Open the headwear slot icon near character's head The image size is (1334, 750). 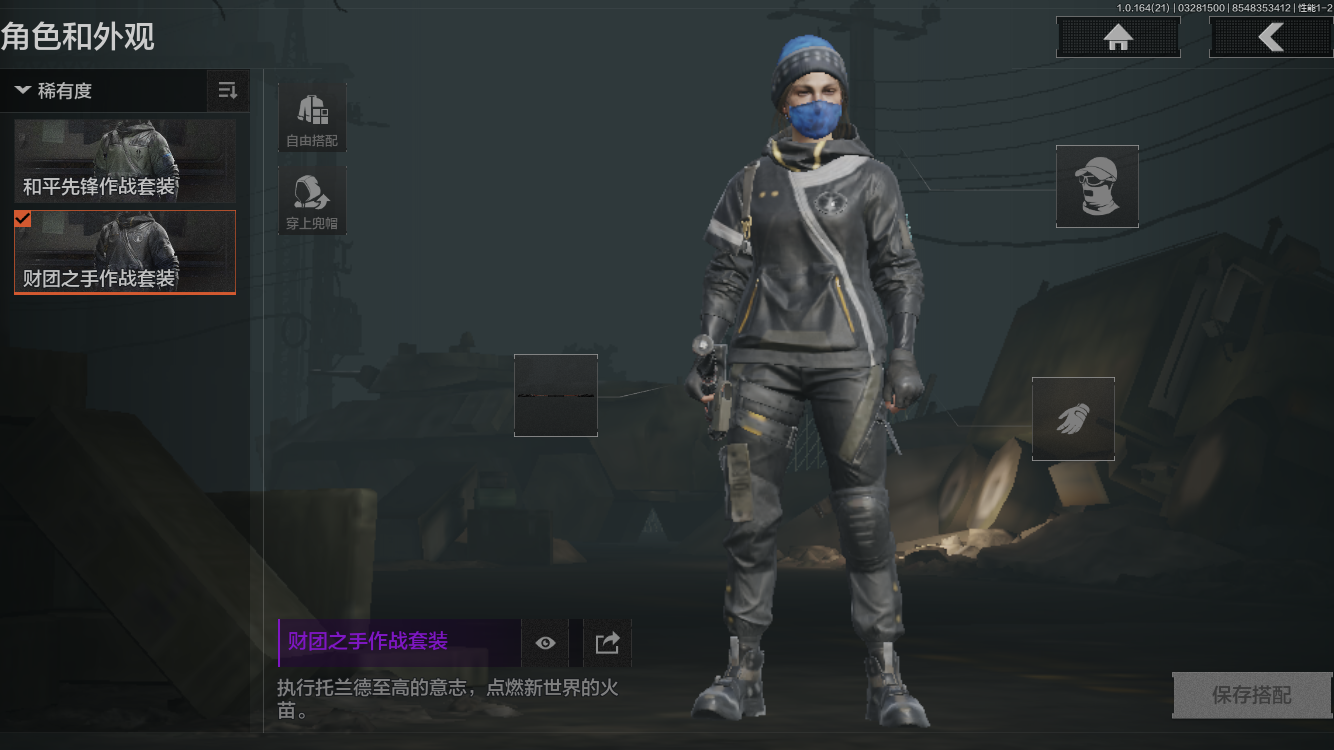tap(1097, 187)
